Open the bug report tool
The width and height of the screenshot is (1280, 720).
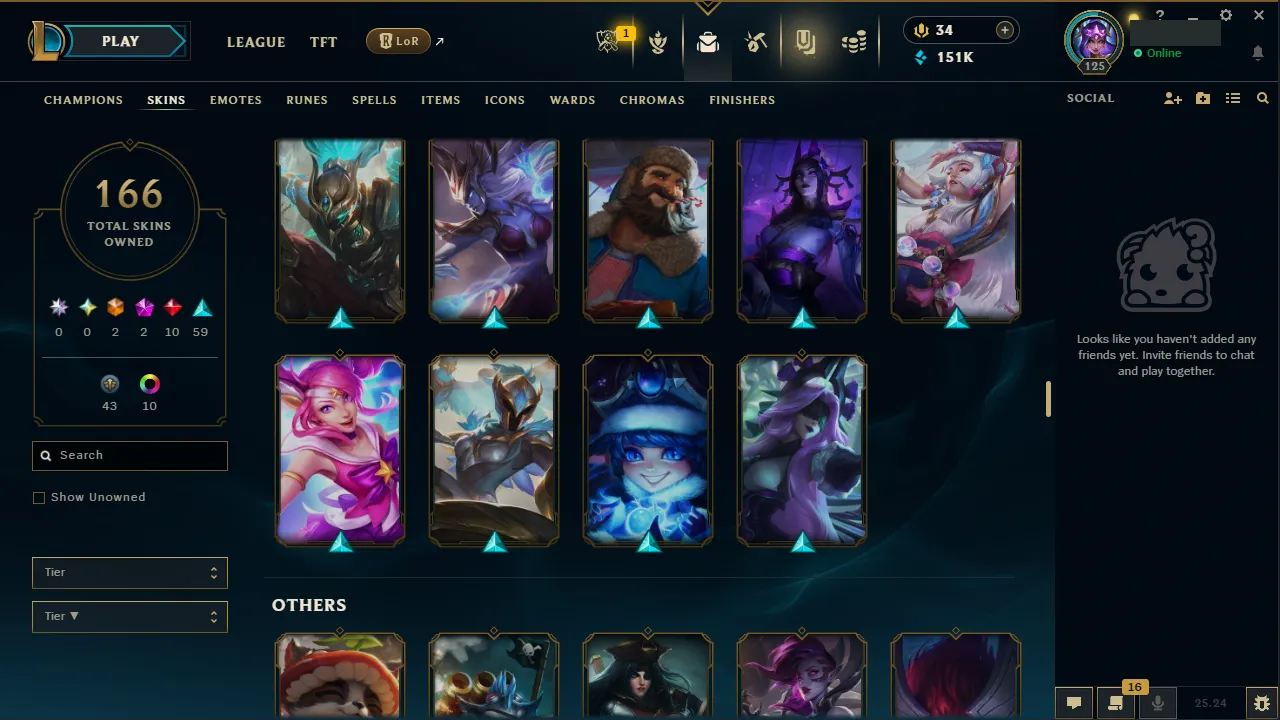(1262, 703)
